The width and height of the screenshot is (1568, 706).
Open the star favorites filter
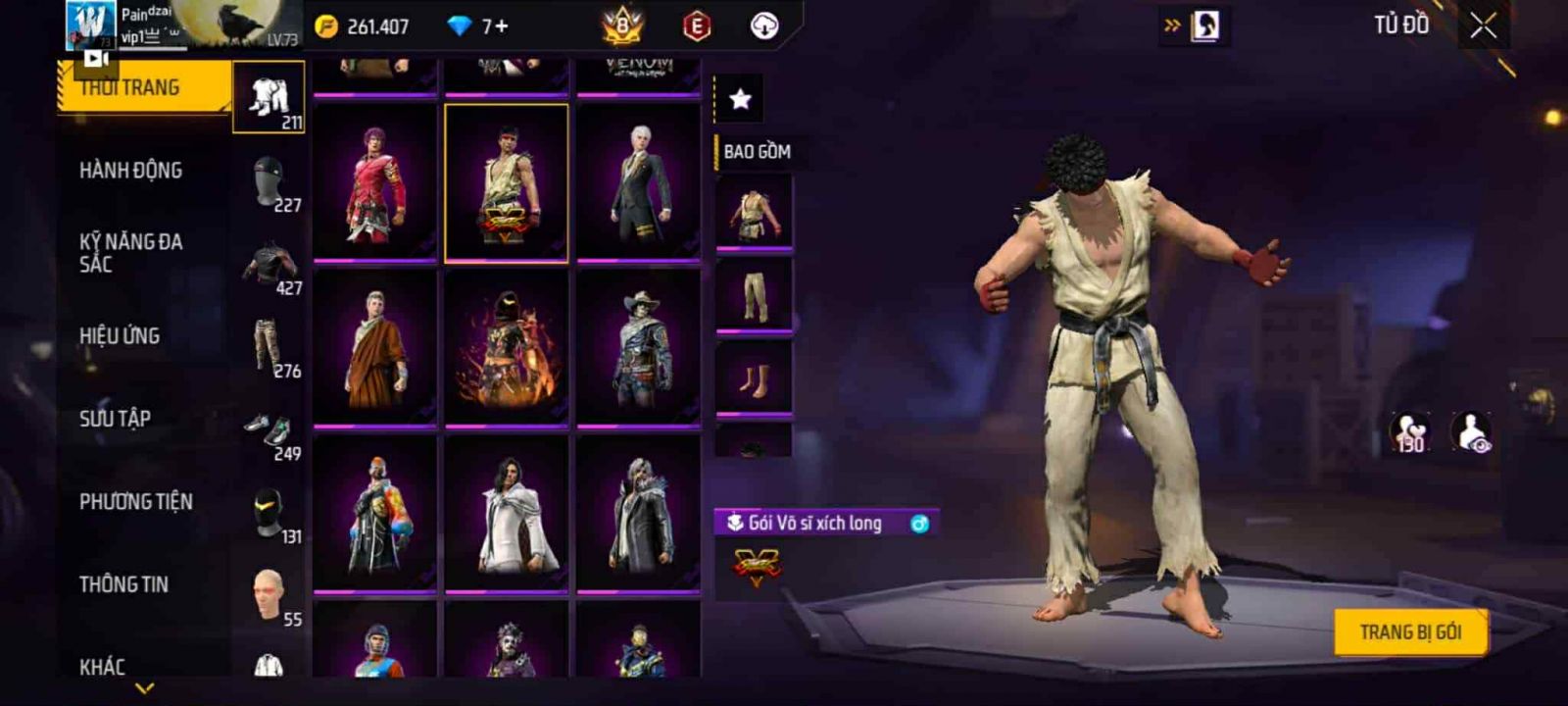point(740,99)
